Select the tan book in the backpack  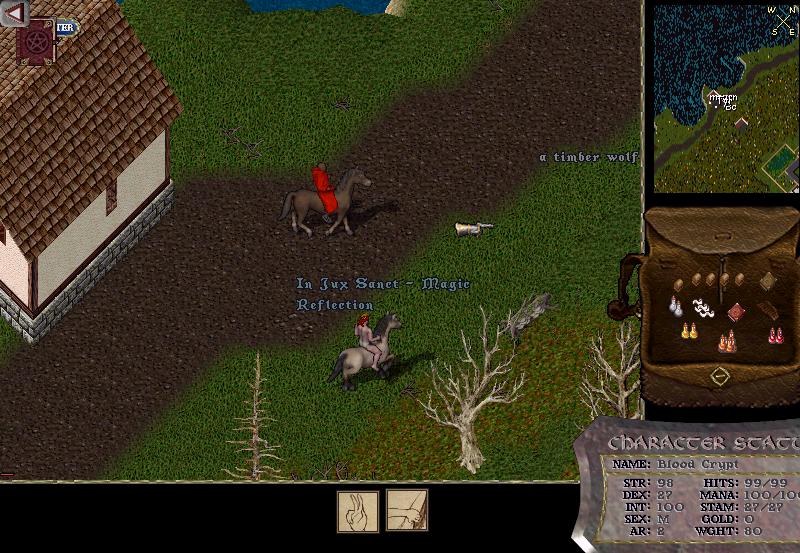click(x=767, y=281)
